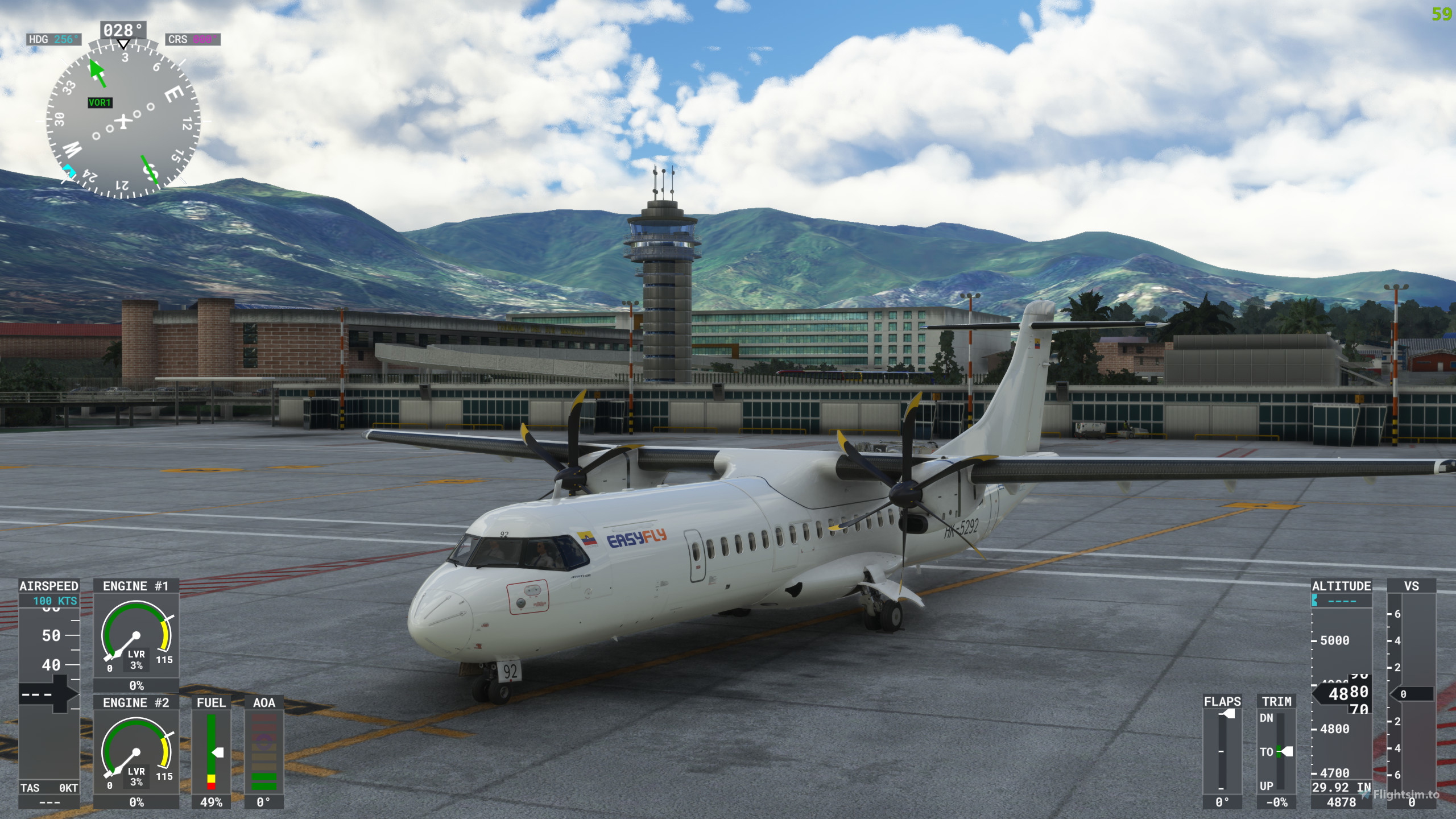Image resolution: width=1456 pixels, height=819 pixels.
Task: Click the TRIM position indicator
Action: coord(1276,751)
